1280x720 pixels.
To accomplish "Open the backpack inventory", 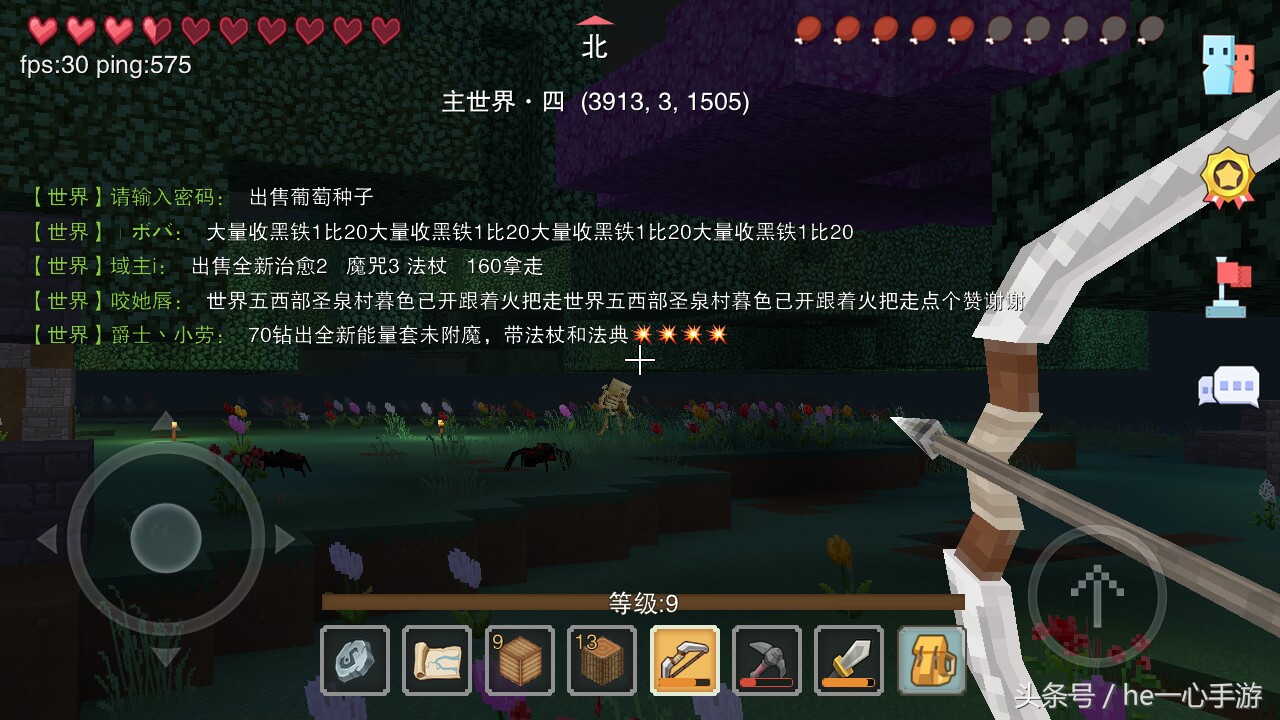I will 931,661.
